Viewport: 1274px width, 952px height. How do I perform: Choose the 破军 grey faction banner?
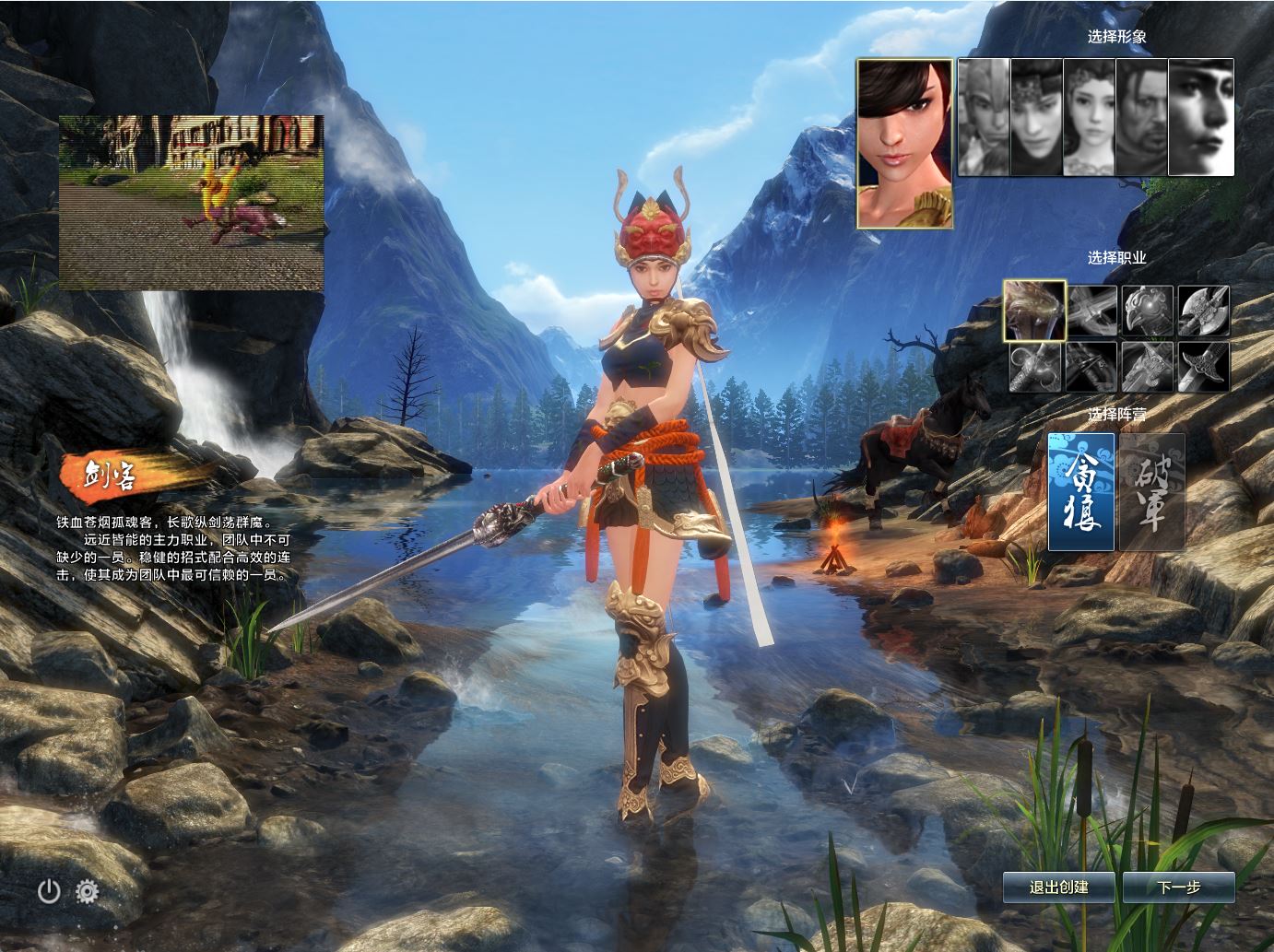(1151, 491)
